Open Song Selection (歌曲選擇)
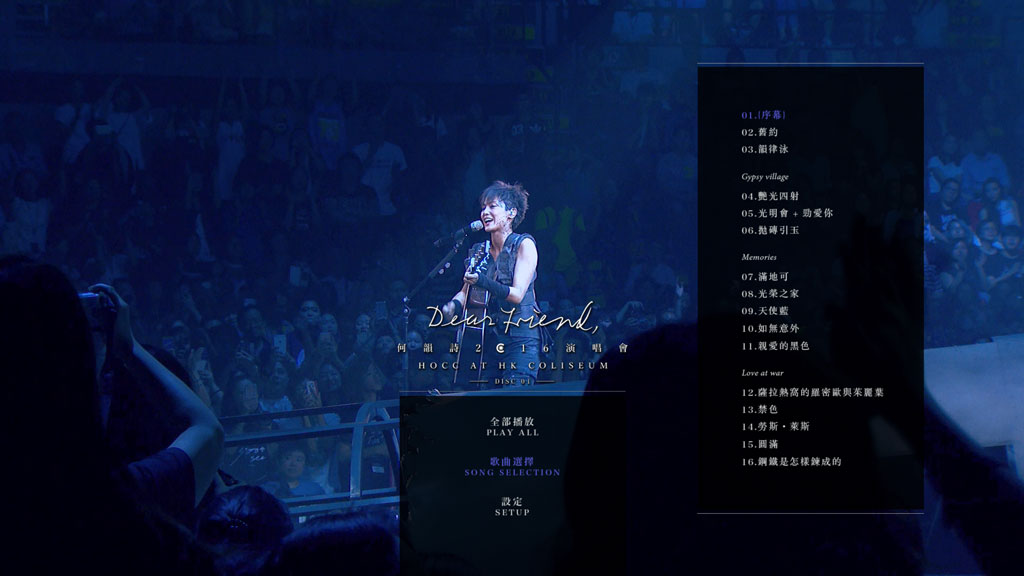Image resolution: width=1024 pixels, height=576 pixels. (x=512, y=466)
